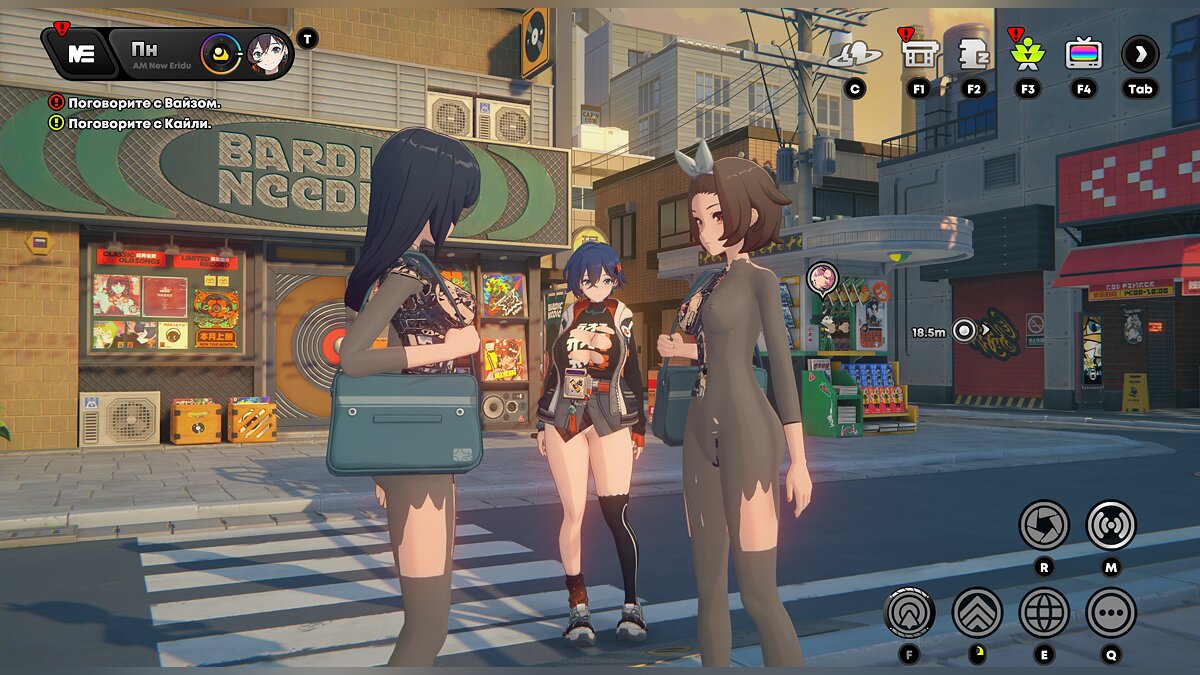Open the storefront icon with the red alert
This screenshot has height=675, width=1200.
pyautogui.click(x=919, y=53)
